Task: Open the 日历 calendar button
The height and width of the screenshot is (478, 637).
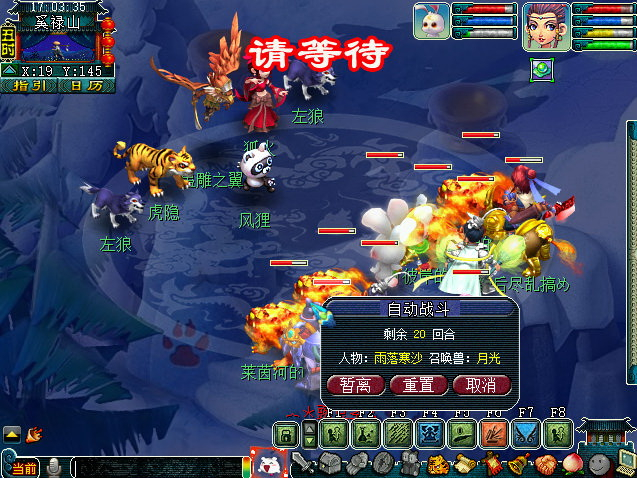Action: pos(79,87)
